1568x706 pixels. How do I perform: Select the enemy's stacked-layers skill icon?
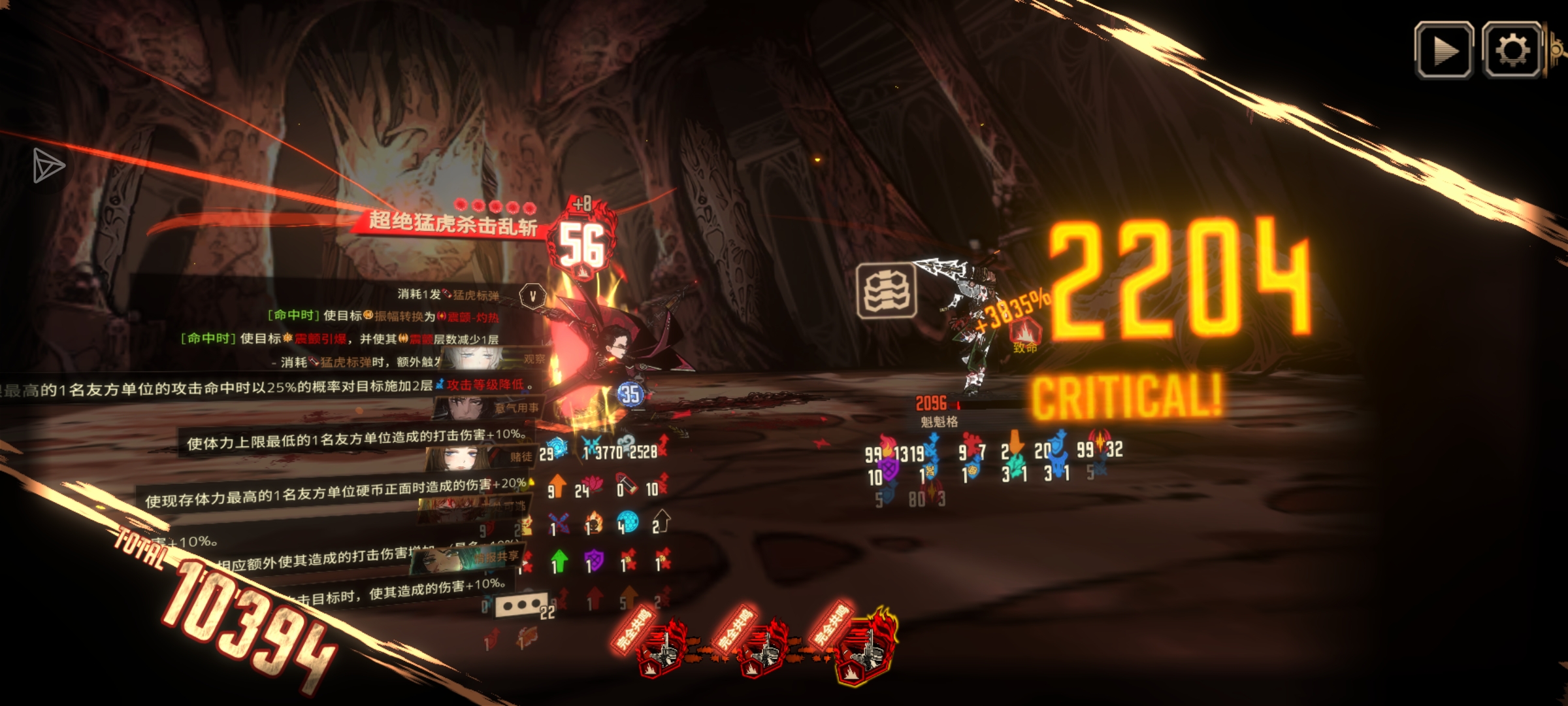pyautogui.click(x=886, y=290)
